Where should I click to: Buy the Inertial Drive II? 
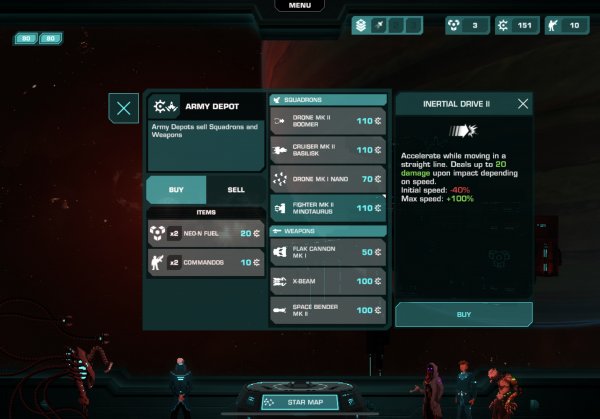(464, 314)
